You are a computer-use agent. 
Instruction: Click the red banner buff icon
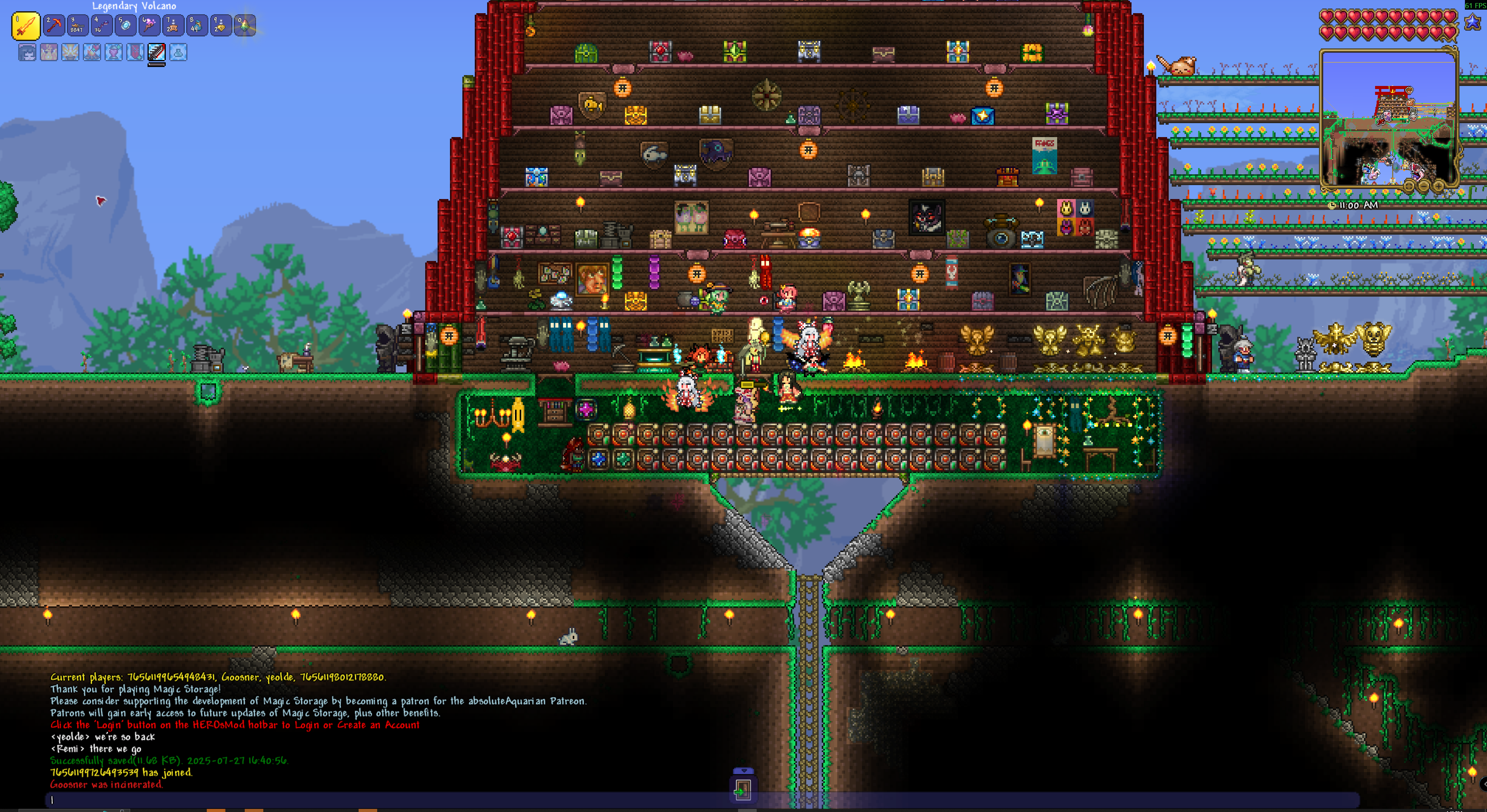click(135, 53)
